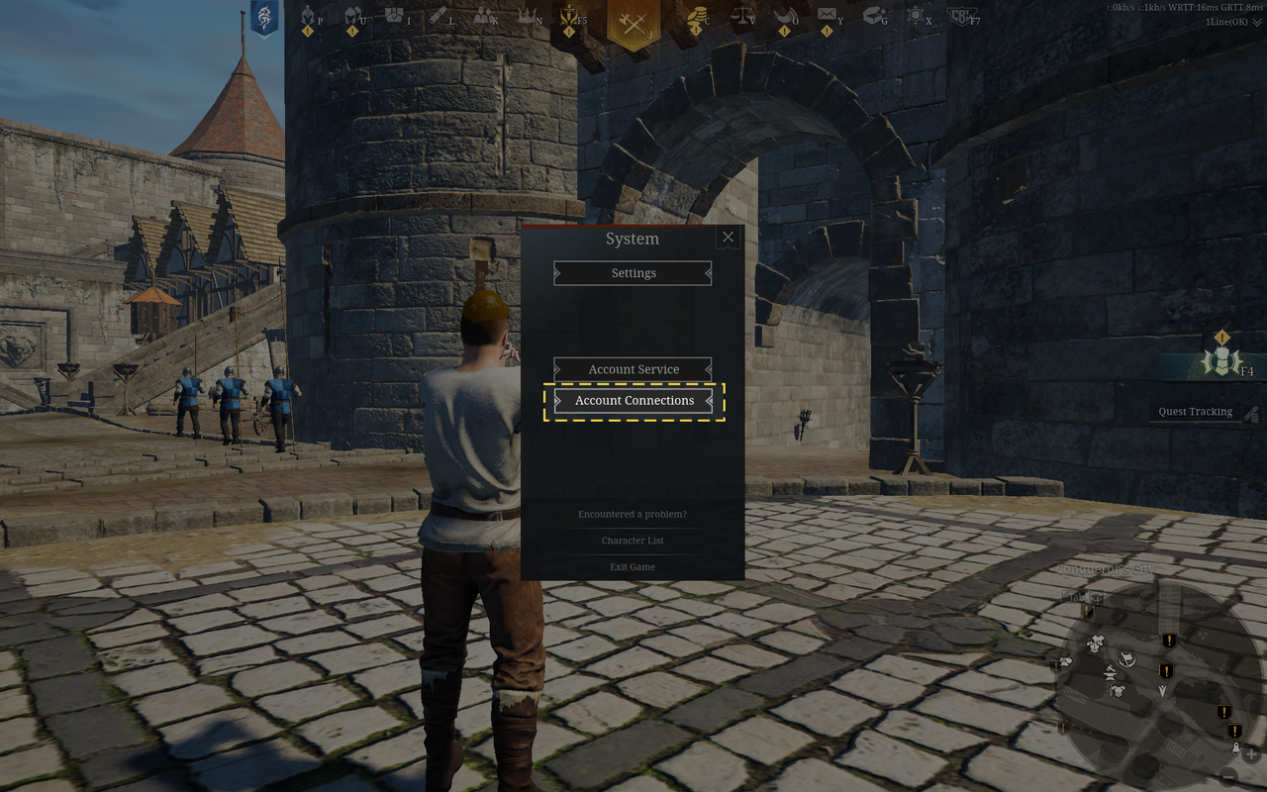Zoom out the minimap with minus button
Screen dimensions: 1267x792
(x=1229, y=776)
